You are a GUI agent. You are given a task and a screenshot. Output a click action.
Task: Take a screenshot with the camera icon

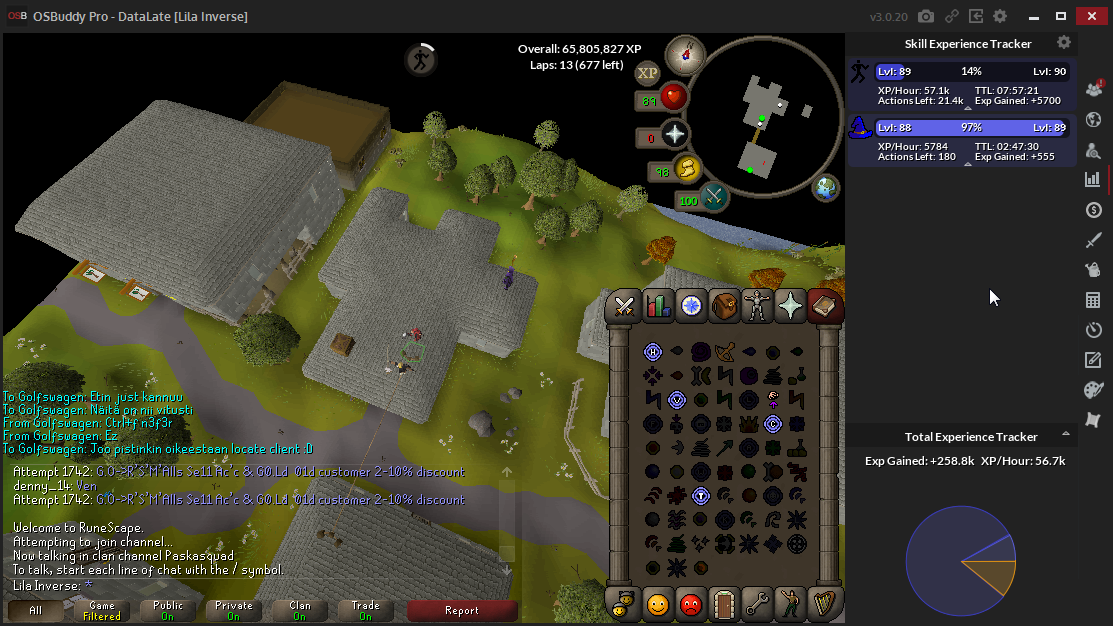pos(926,17)
